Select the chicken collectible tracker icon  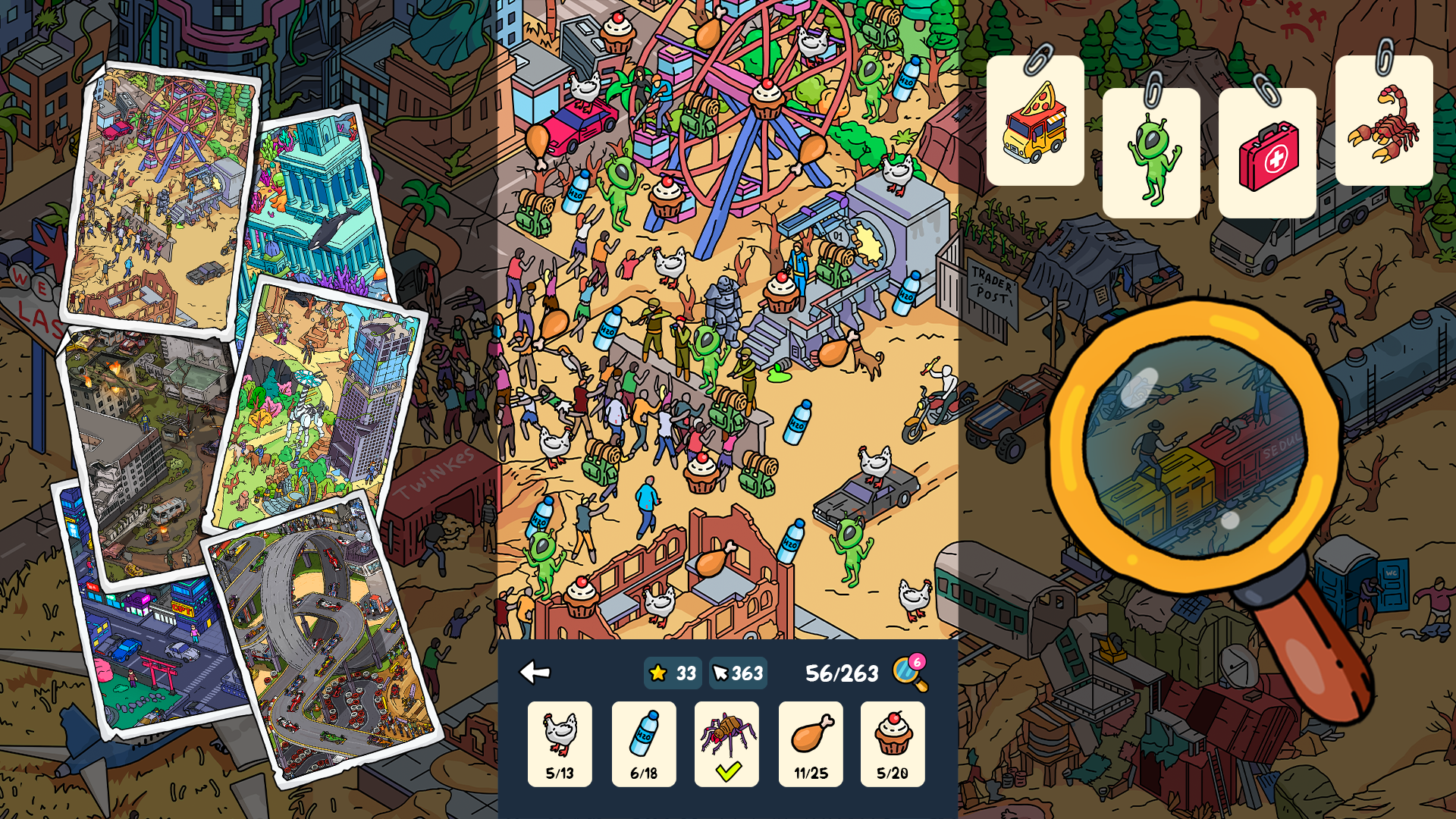(560, 743)
